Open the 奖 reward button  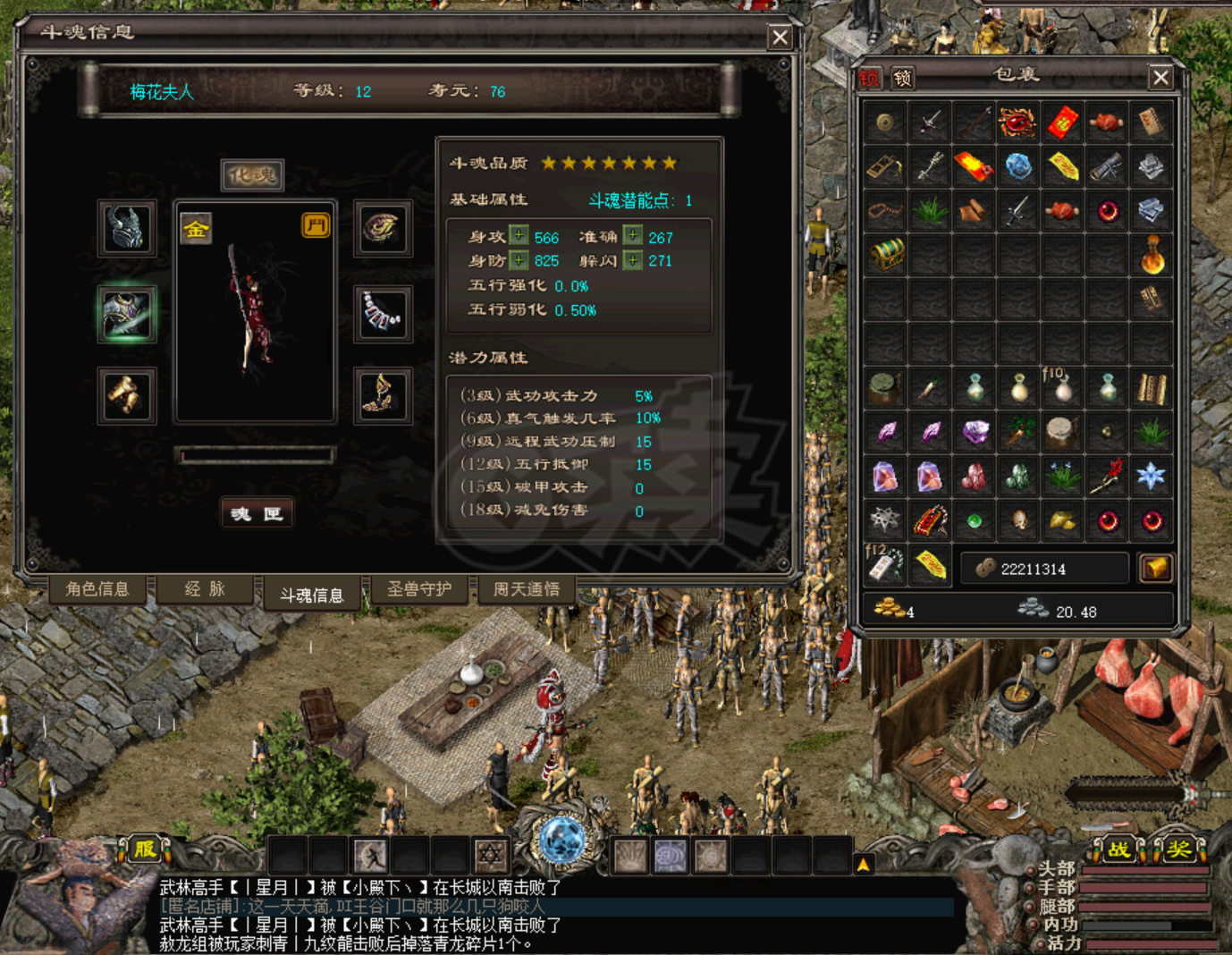click(1177, 849)
